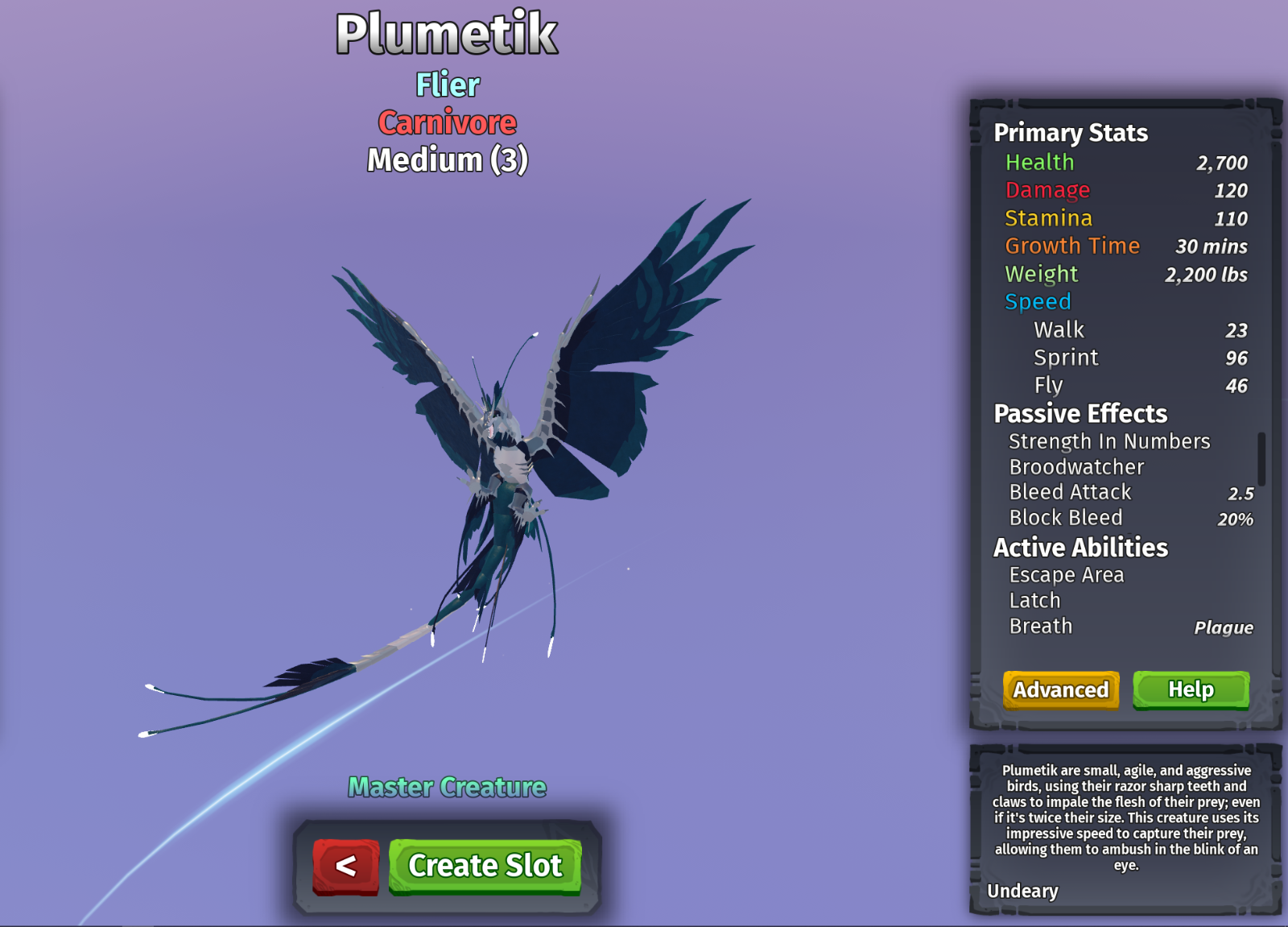1288x927 pixels.
Task: Select the Block Bleed passive entry
Action: pyautogui.click(x=1065, y=518)
